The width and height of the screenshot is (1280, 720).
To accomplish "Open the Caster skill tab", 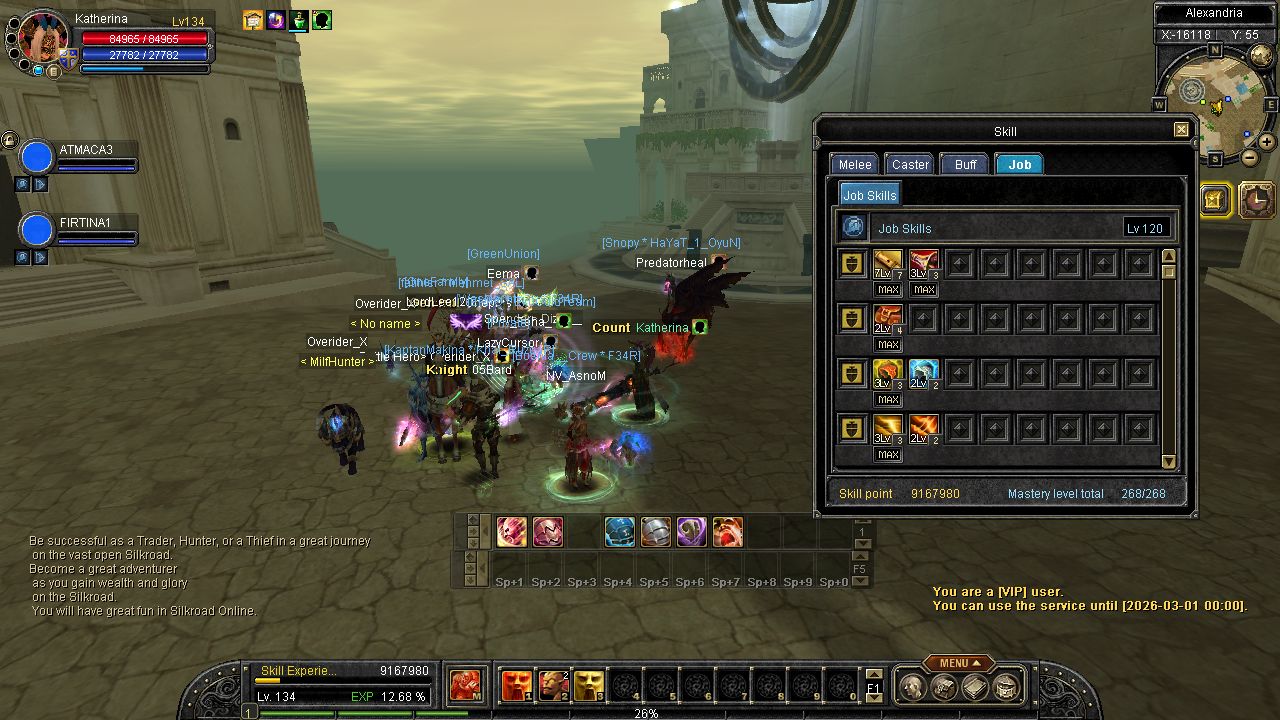I will [910, 165].
